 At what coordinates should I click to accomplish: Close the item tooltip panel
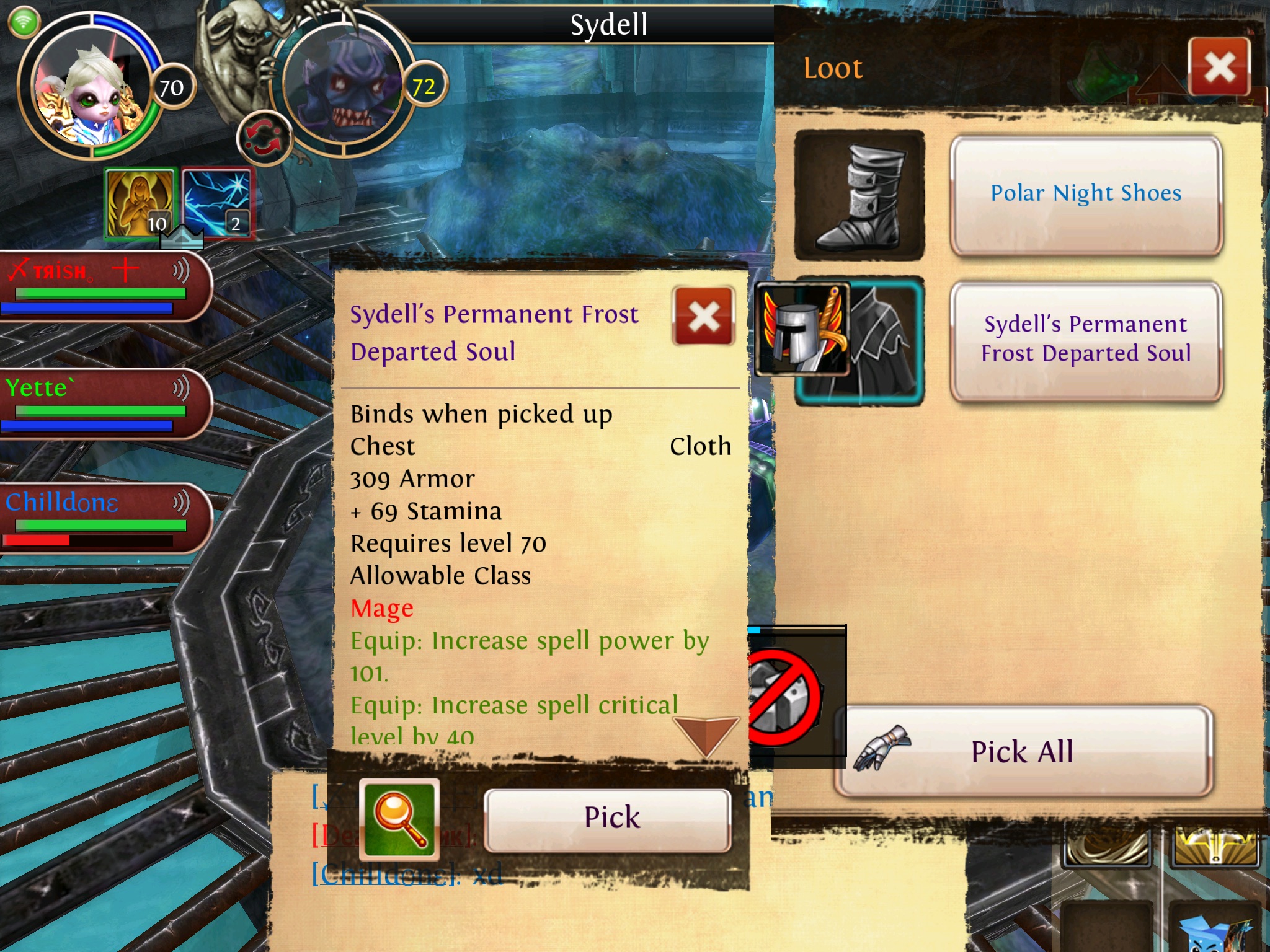coord(703,316)
